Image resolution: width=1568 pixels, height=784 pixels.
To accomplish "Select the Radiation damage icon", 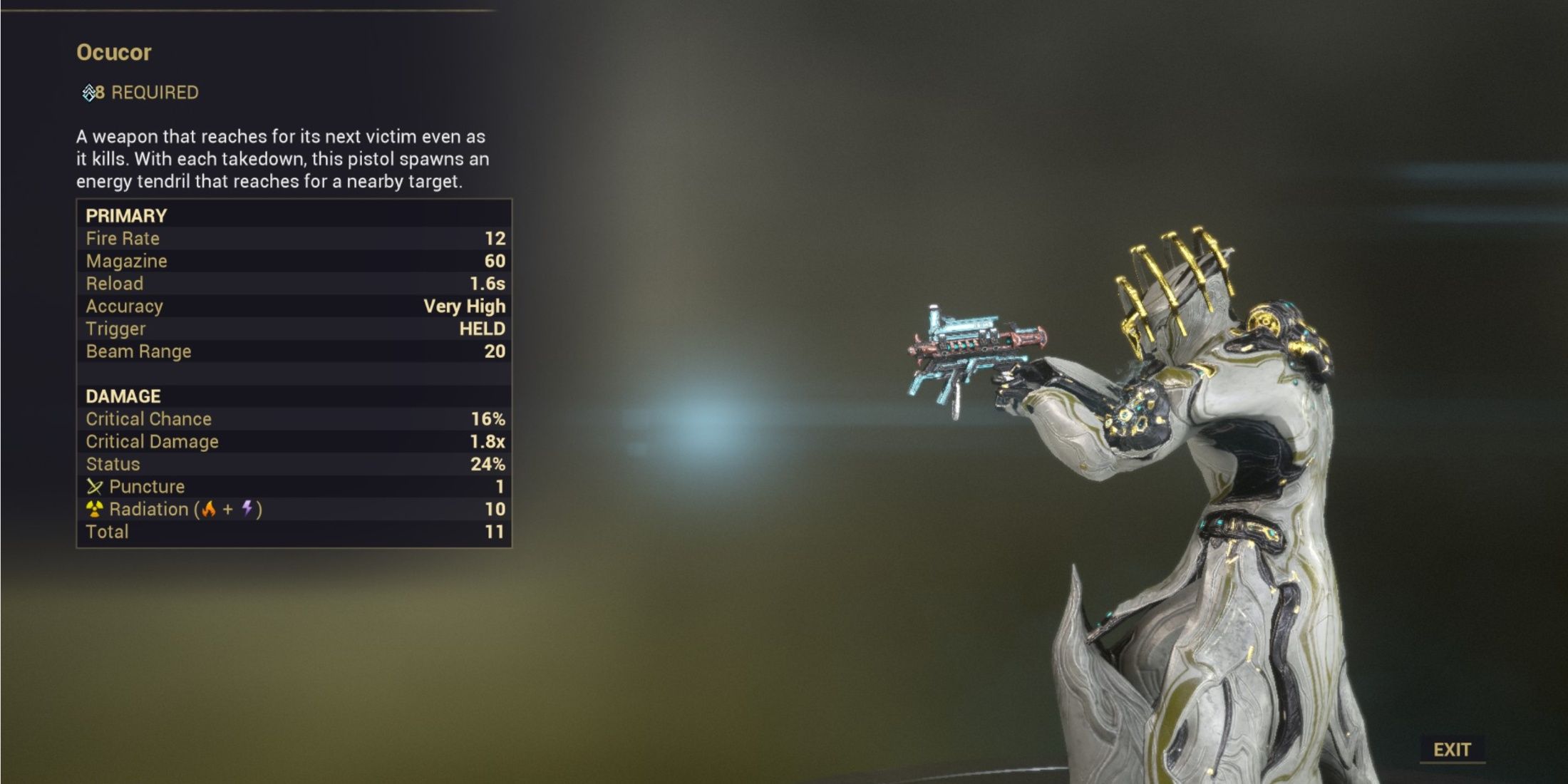I will tap(93, 509).
